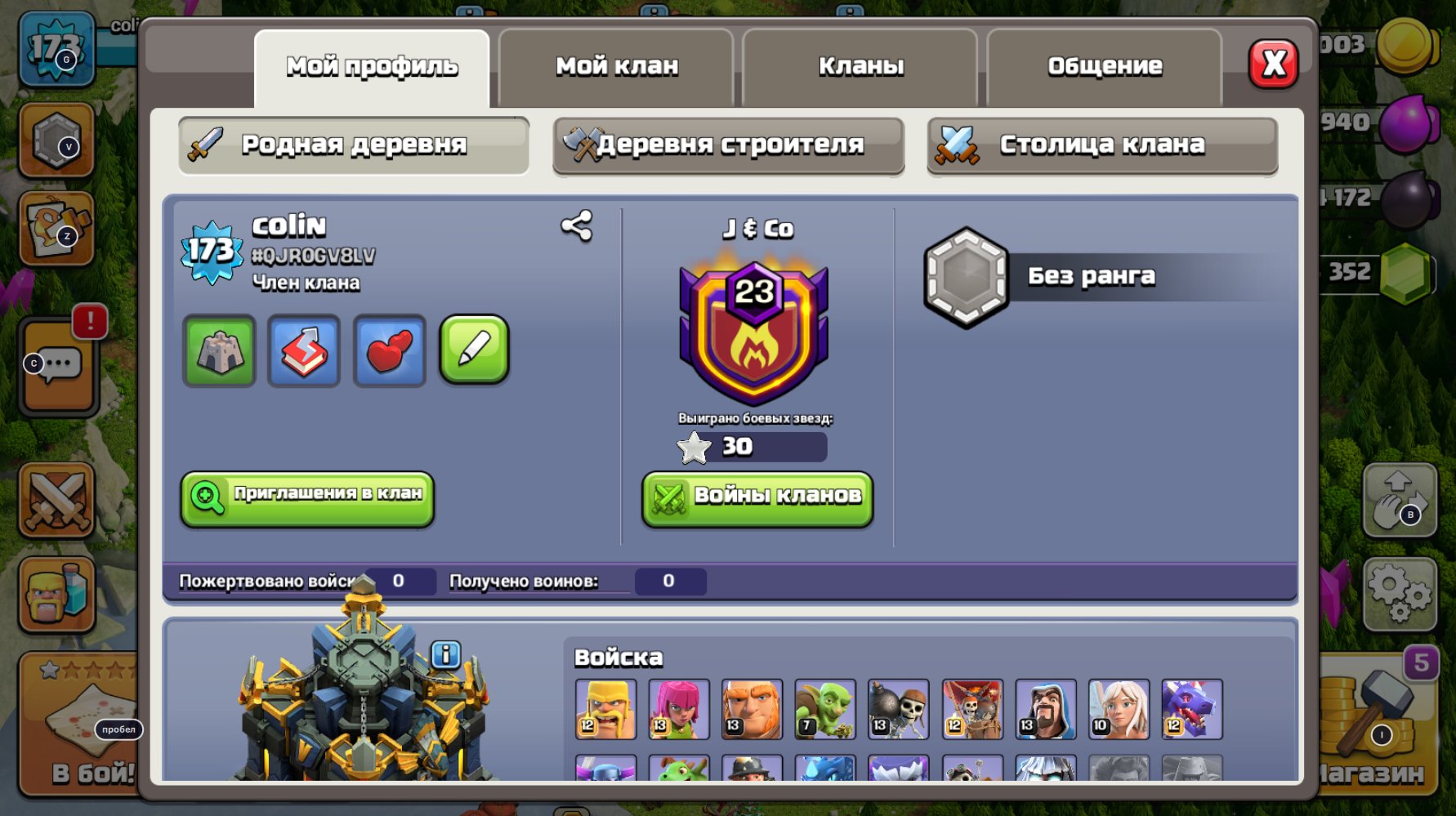Click the "Приглашения в клан" button
Screen dimensions: 1456x816
point(306,499)
